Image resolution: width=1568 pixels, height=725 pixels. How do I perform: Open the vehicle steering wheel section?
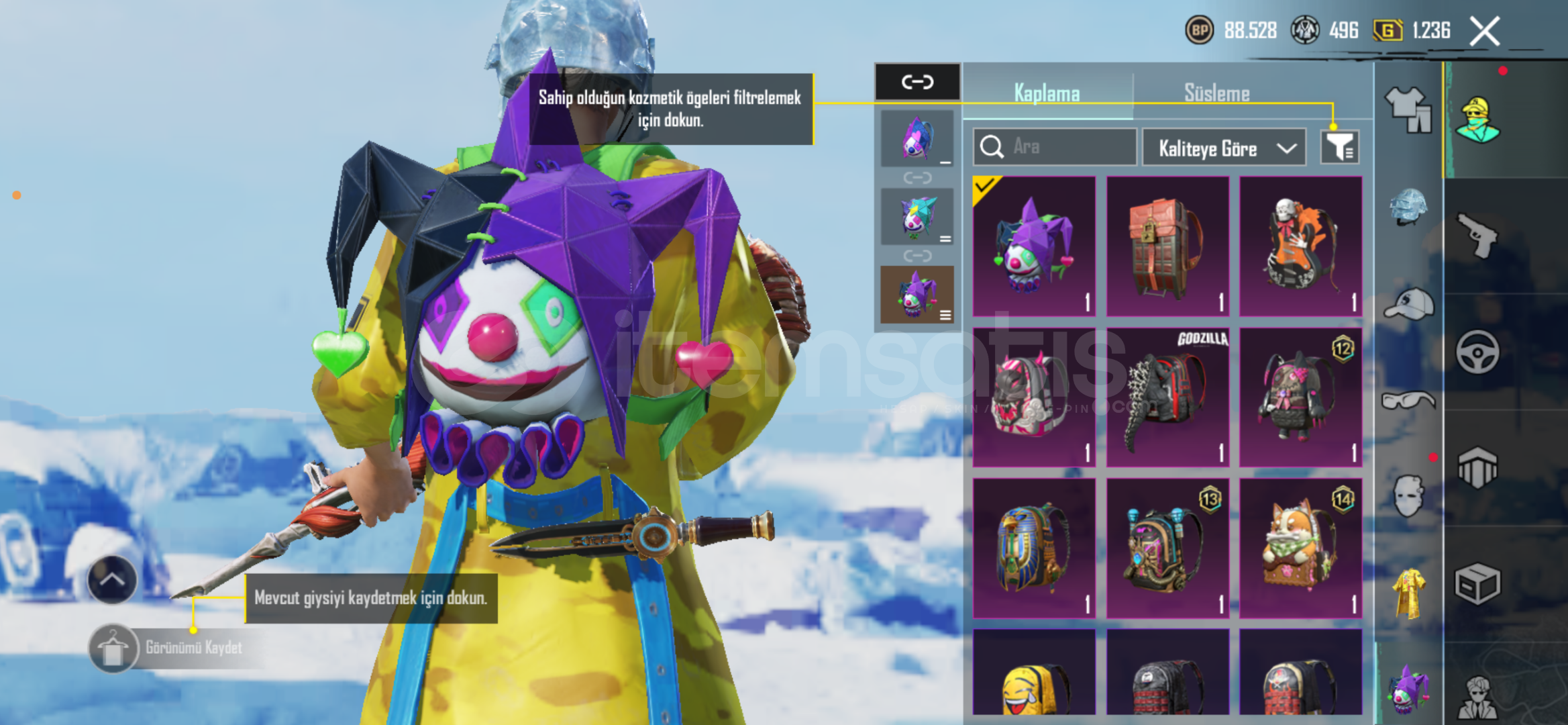coord(1477,352)
